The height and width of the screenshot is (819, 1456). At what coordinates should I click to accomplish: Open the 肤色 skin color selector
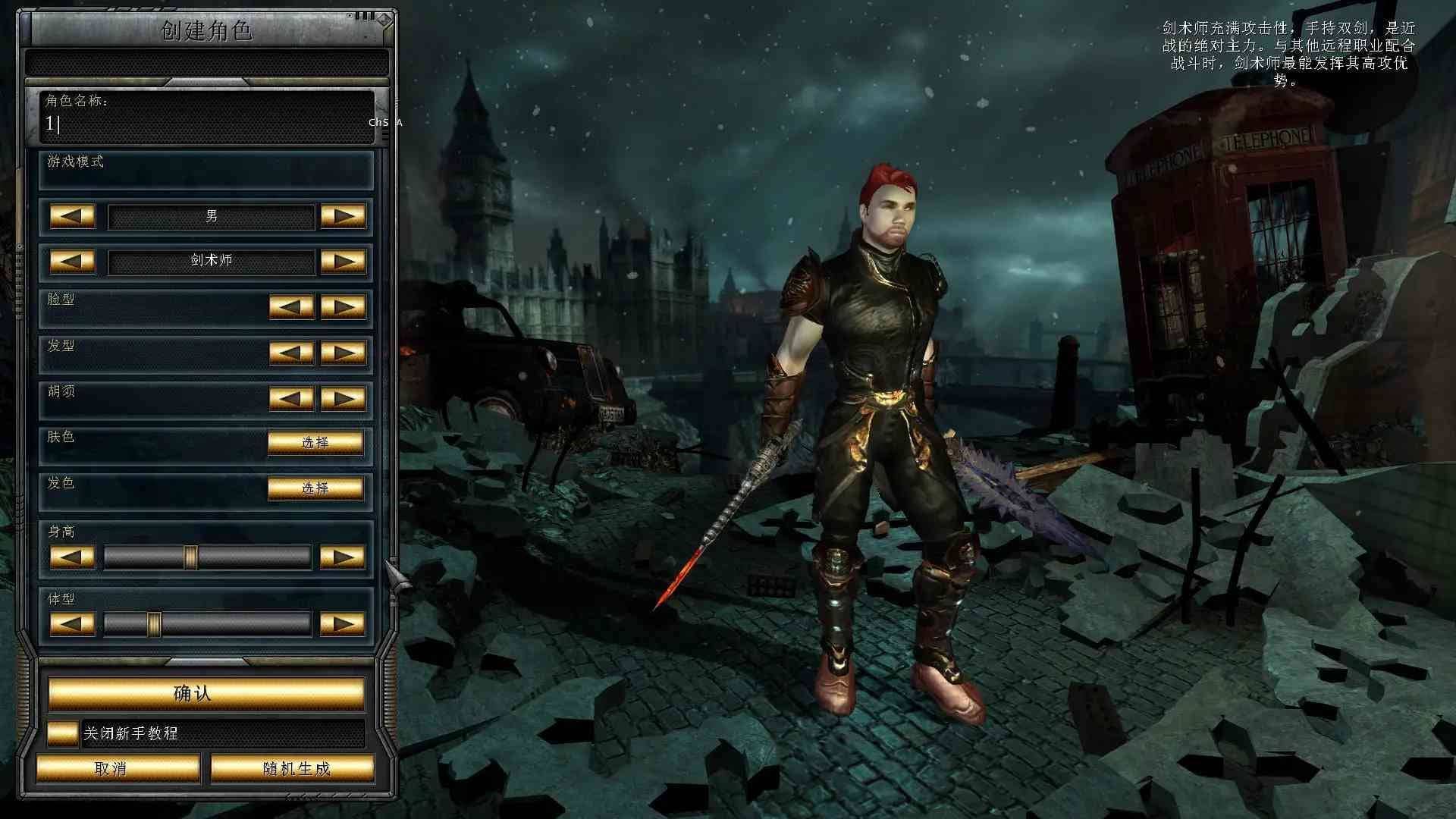pos(315,443)
